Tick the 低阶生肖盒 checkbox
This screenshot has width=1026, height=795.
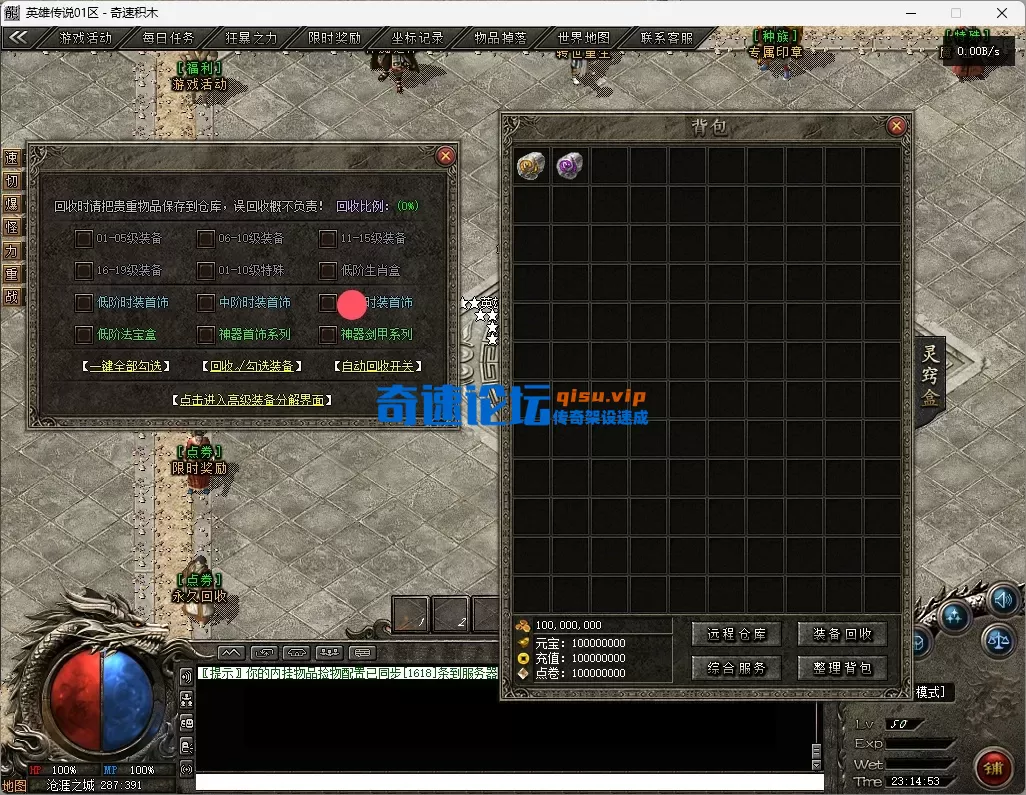pyautogui.click(x=328, y=270)
